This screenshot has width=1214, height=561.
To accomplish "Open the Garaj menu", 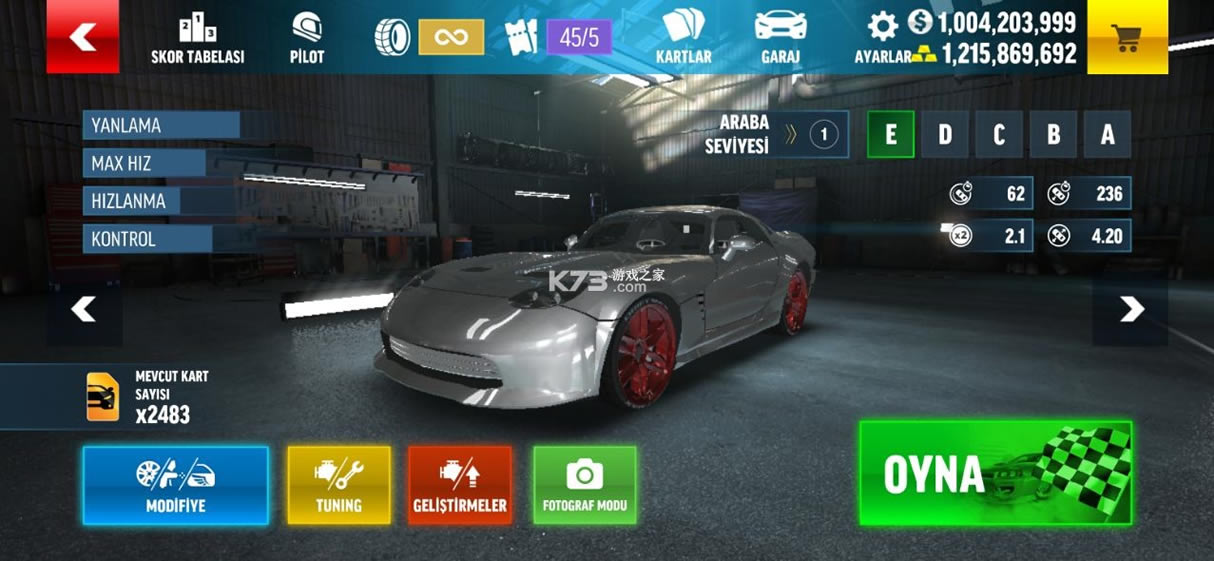I will [x=780, y=38].
